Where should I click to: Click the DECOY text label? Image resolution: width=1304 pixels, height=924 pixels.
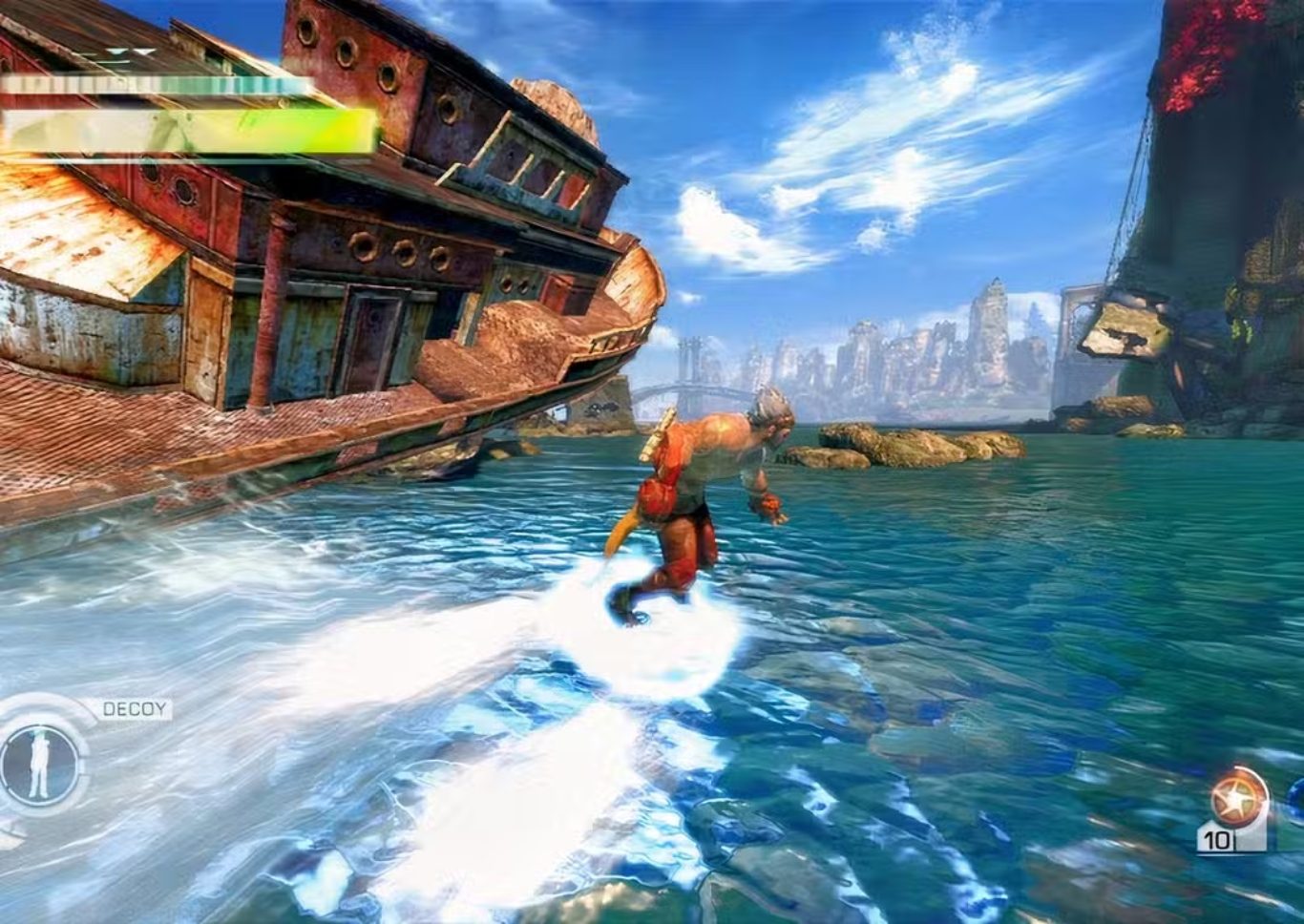[x=134, y=708]
